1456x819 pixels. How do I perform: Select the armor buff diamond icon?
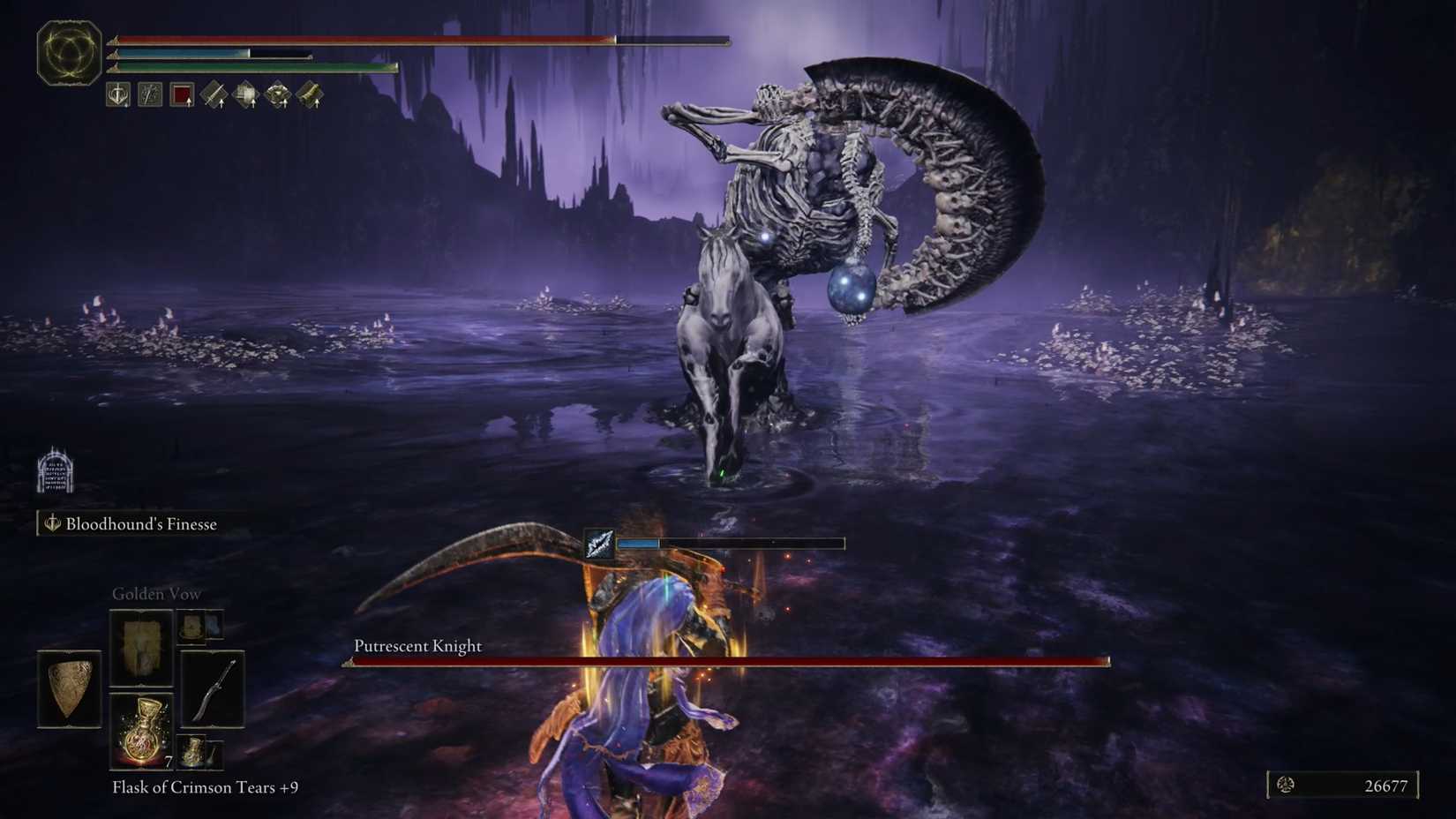(x=247, y=93)
